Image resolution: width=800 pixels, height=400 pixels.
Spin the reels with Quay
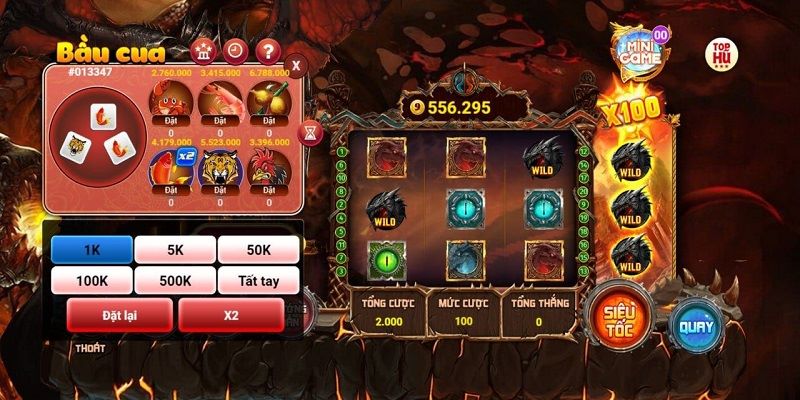[x=694, y=327]
